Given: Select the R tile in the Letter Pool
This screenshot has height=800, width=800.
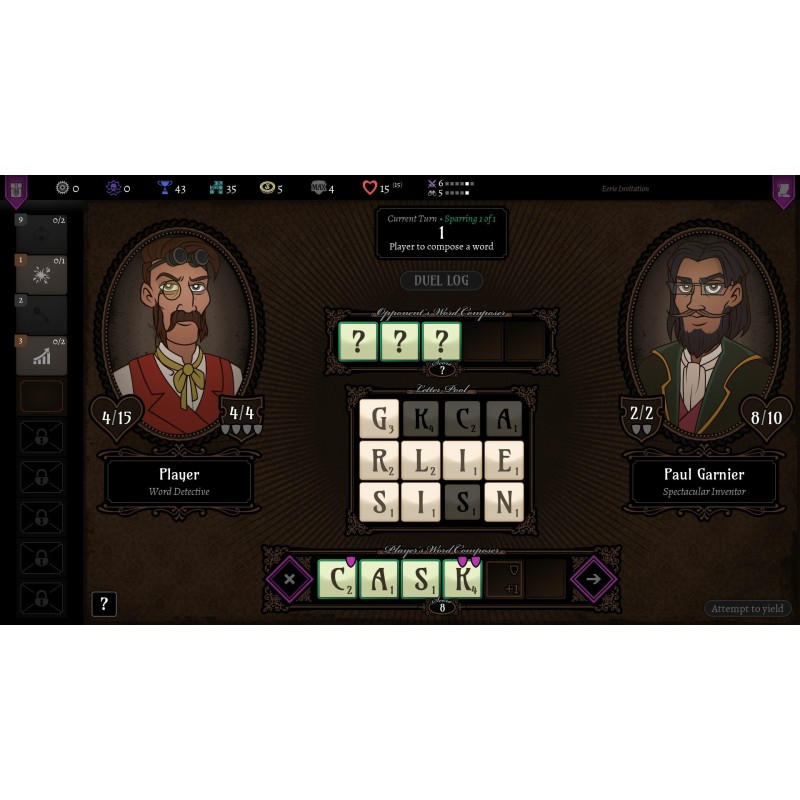Looking at the screenshot, I should pyautogui.click(x=379, y=461).
